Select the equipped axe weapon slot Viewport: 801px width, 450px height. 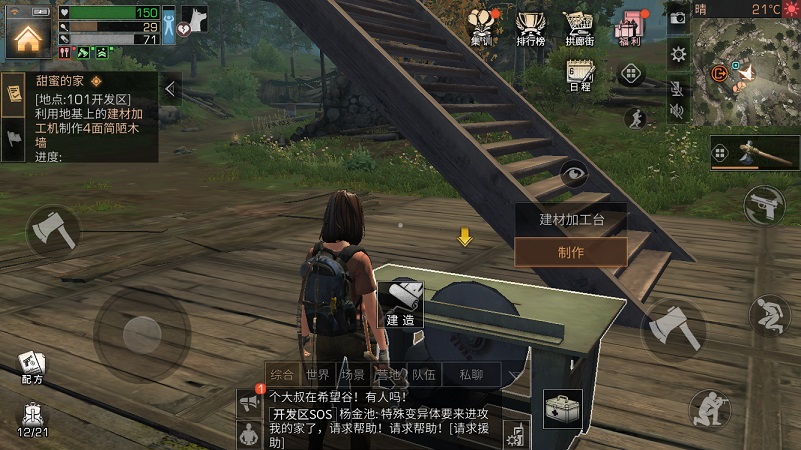coord(755,152)
